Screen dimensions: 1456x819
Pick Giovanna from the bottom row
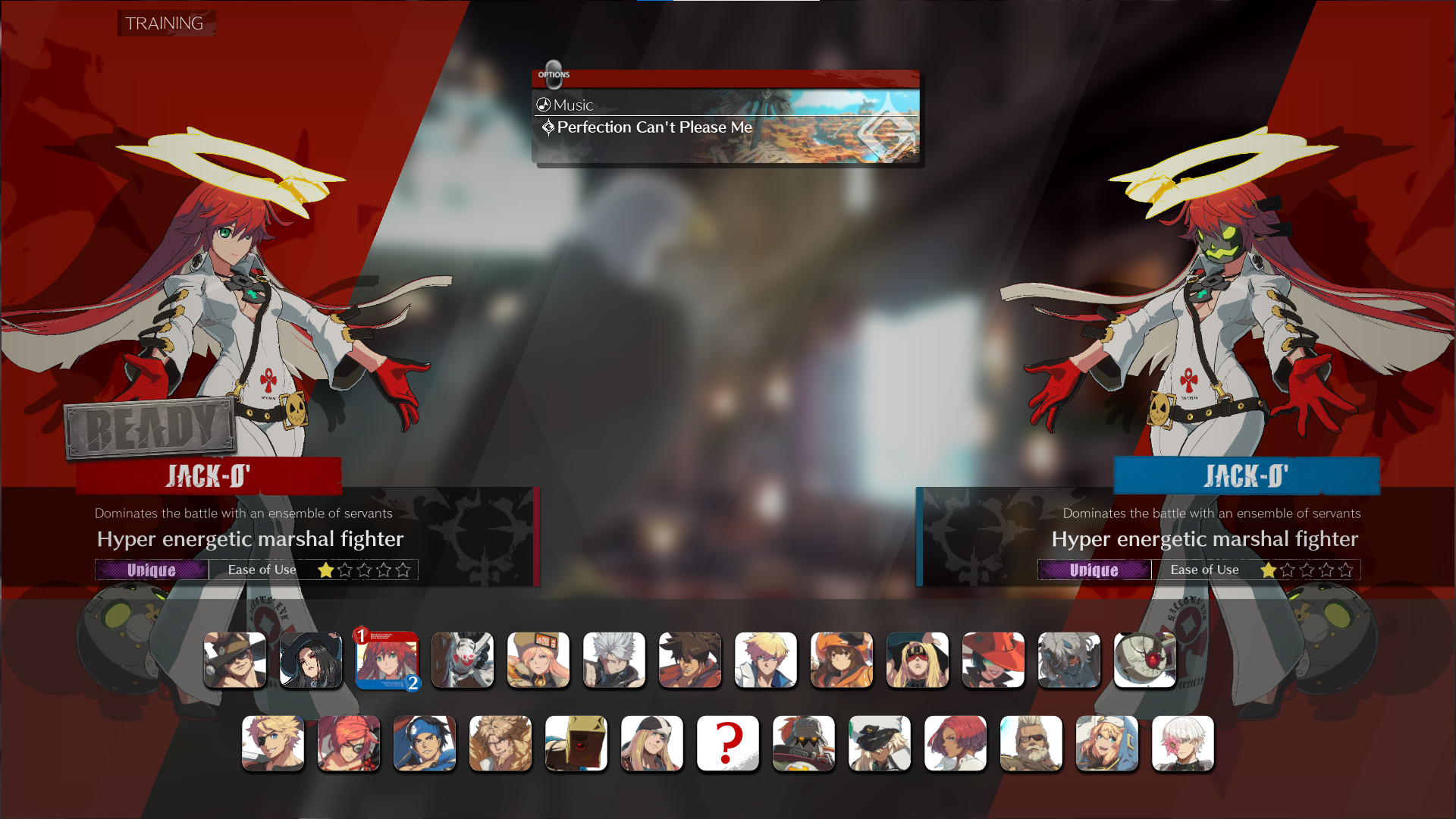pos(955,743)
